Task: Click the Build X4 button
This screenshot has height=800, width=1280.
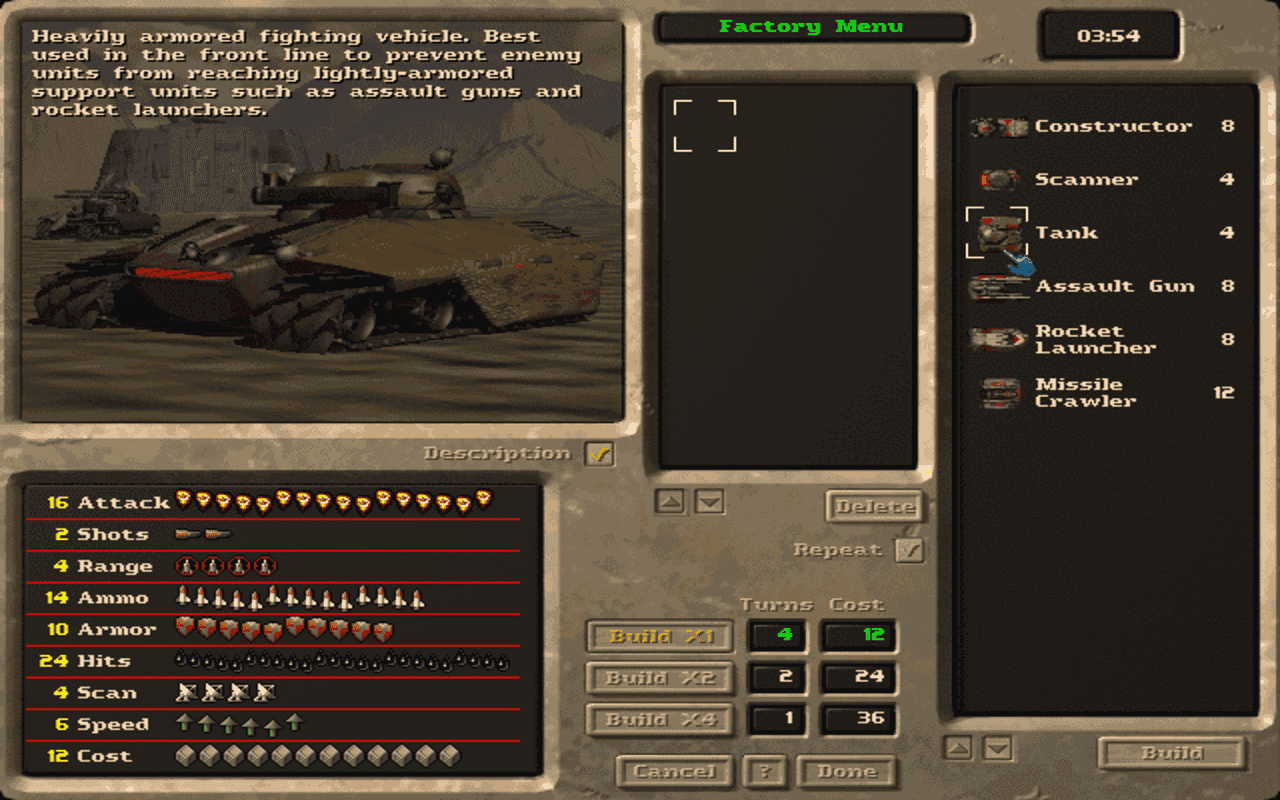Action: pyautogui.click(x=659, y=720)
